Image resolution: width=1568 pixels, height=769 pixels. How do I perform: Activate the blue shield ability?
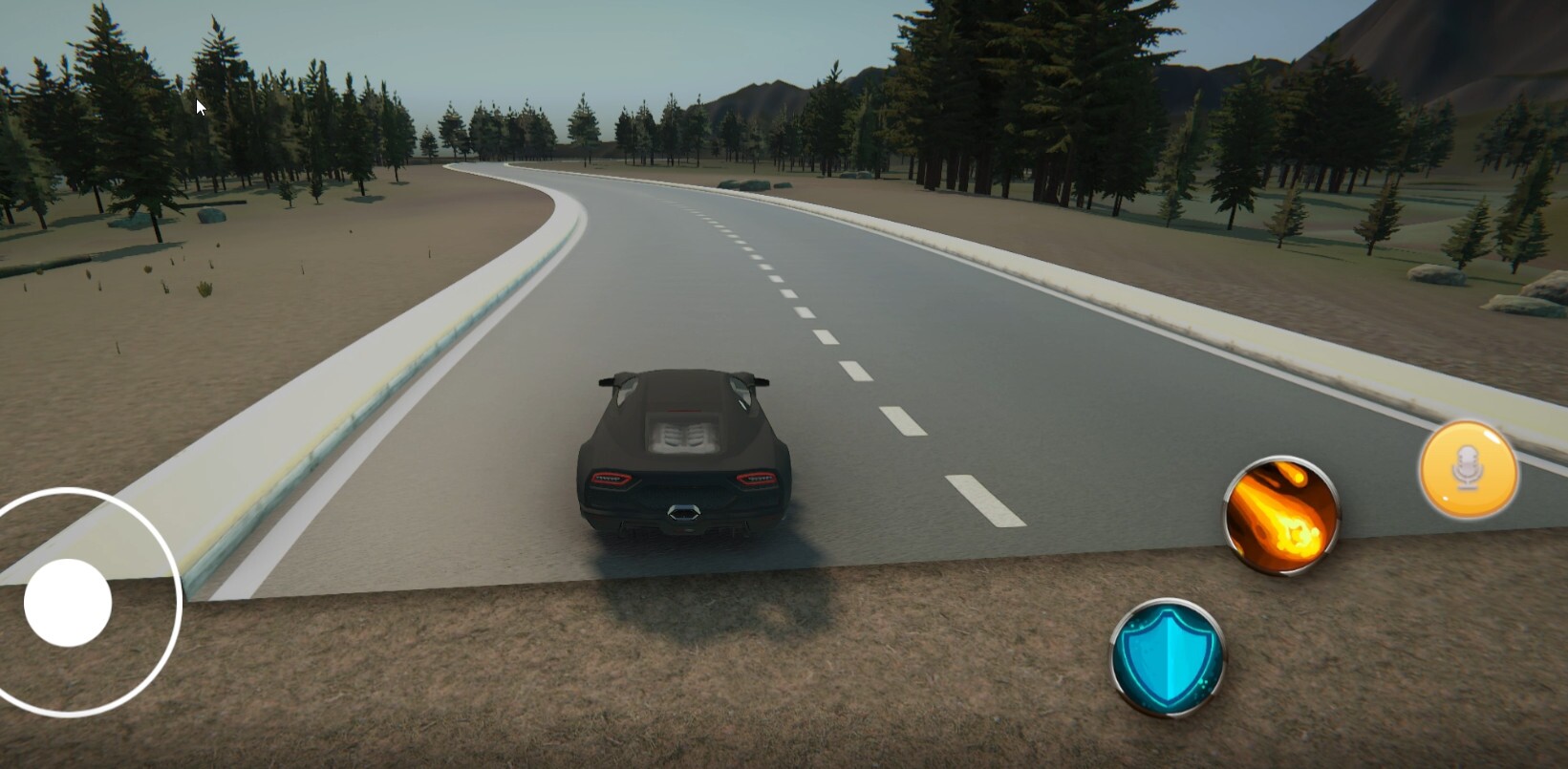[1168, 657]
